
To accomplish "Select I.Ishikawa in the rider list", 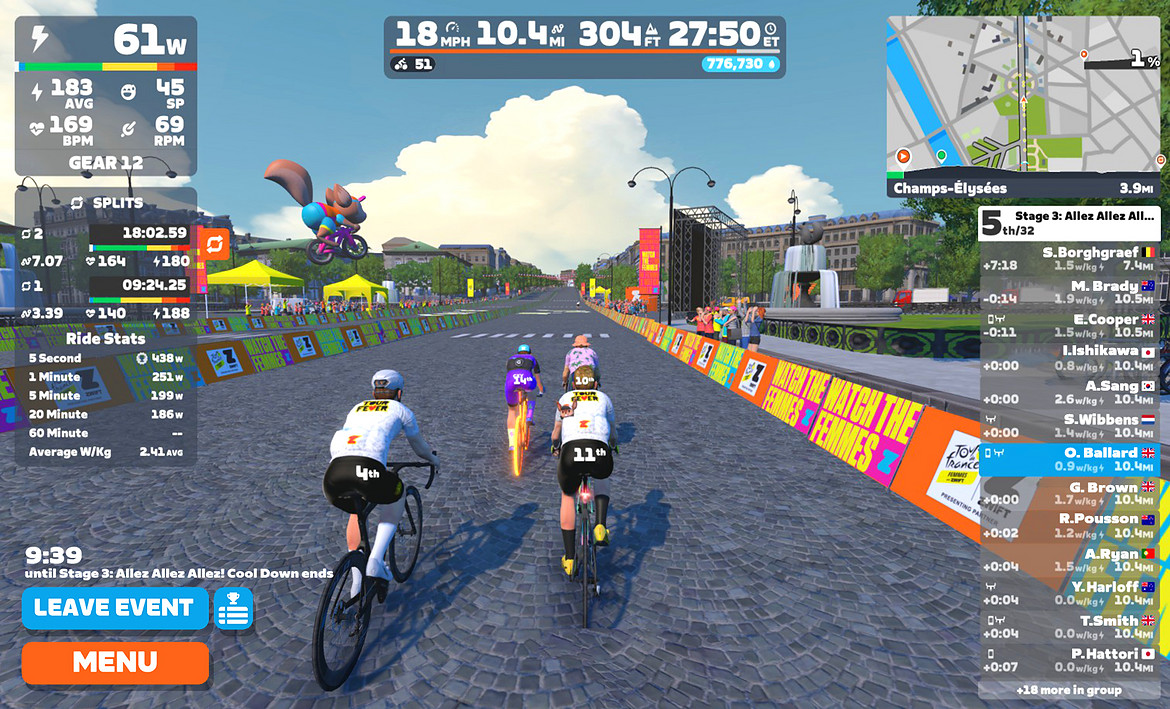I will click(x=1069, y=358).
